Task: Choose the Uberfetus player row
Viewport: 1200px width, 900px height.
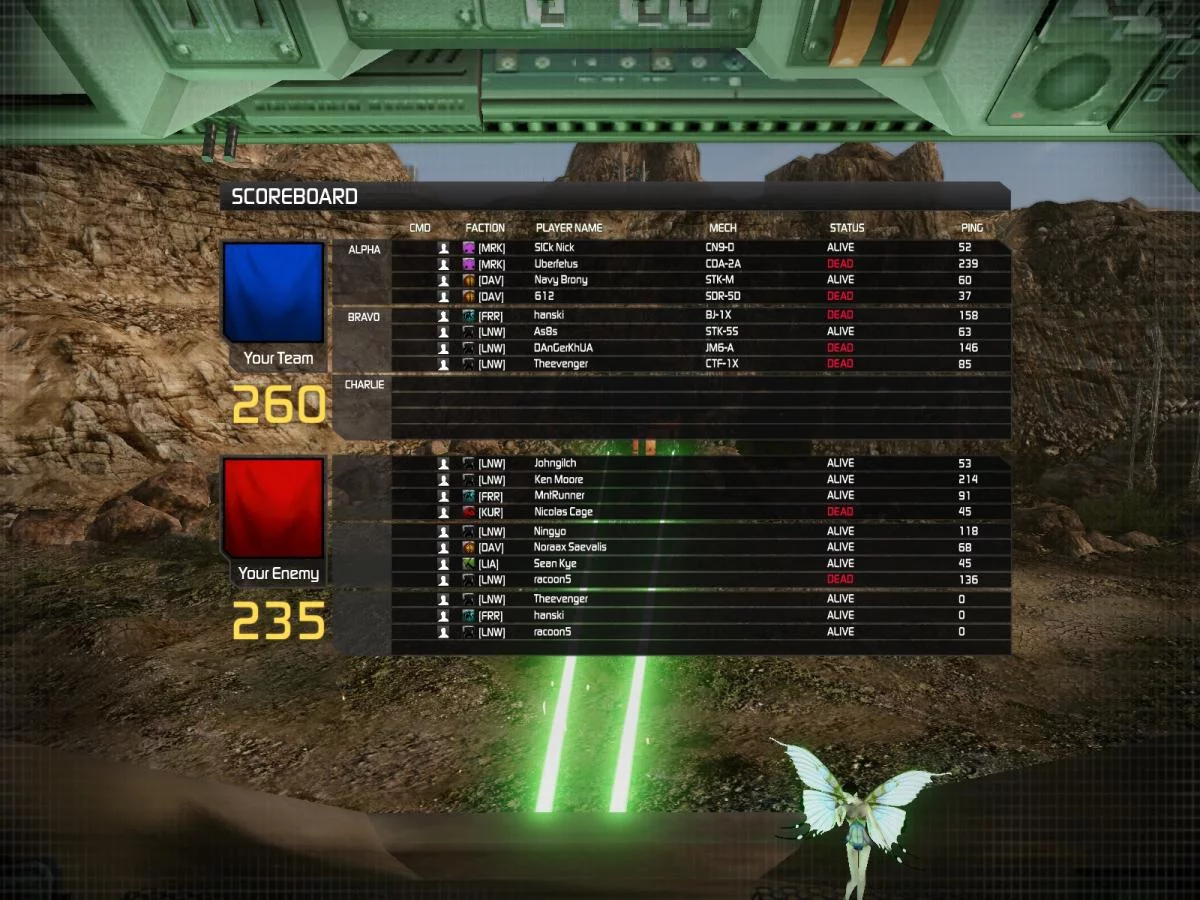Action: 554,264
